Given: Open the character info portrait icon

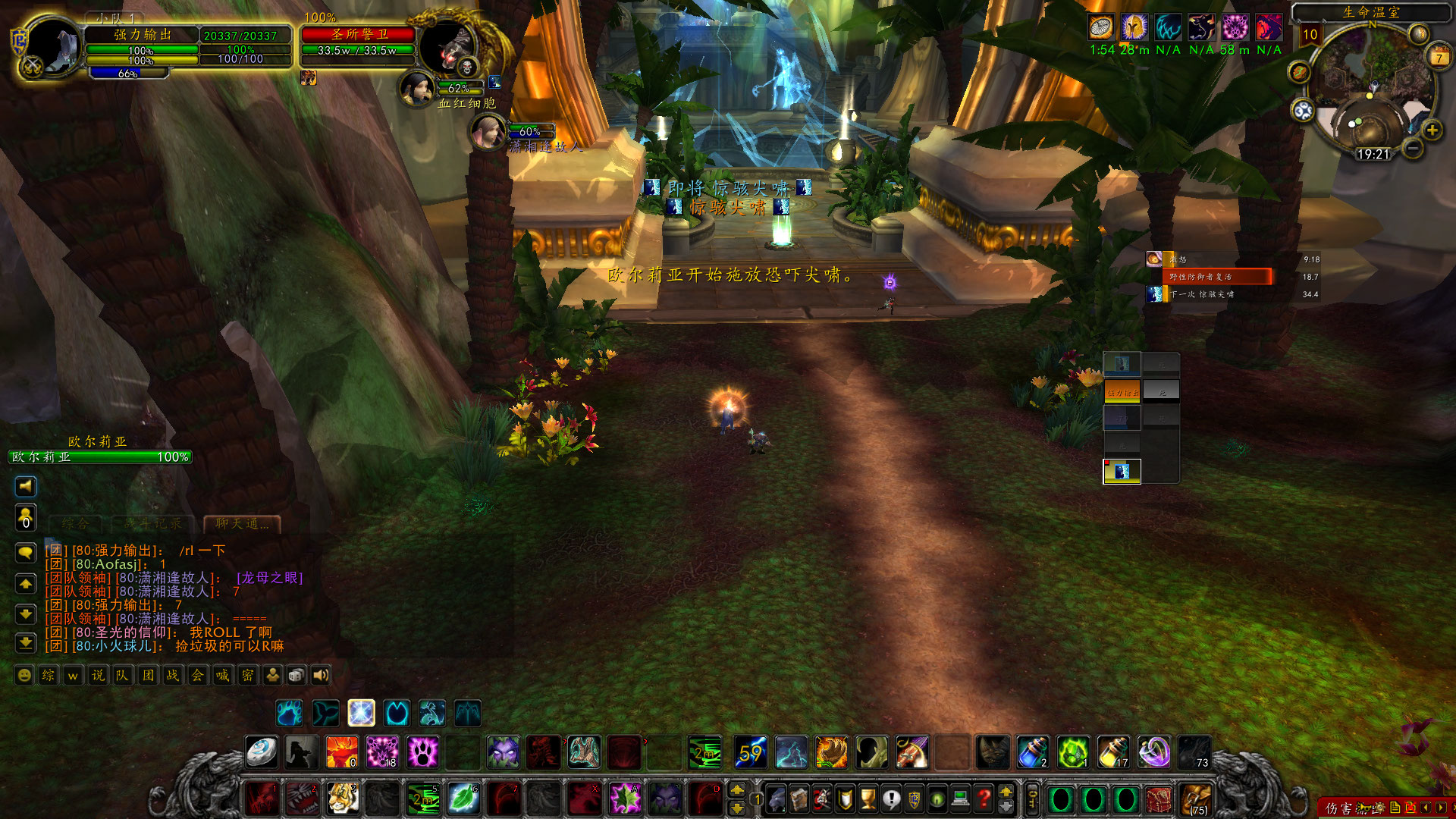Looking at the screenshot, I should (775, 798).
